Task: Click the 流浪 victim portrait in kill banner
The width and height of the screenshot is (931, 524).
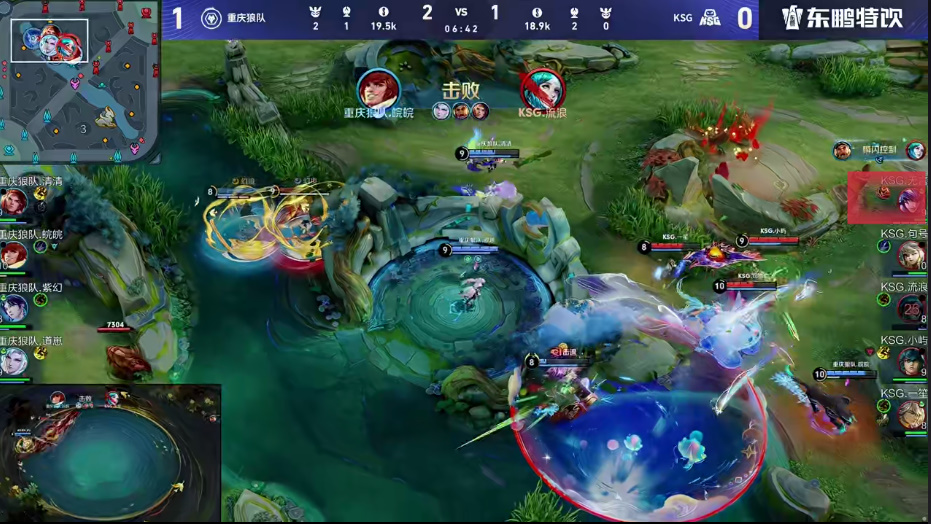Action: click(542, 90)
